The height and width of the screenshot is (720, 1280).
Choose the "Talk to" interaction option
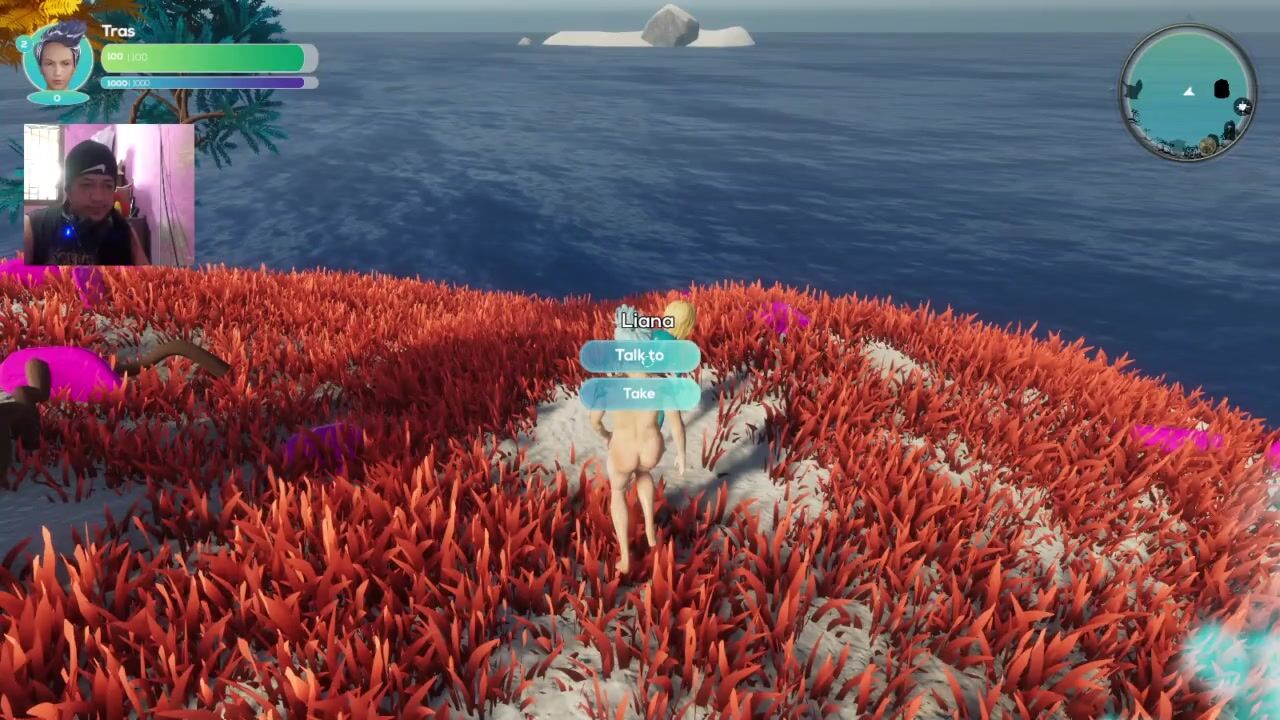(640, 356)
